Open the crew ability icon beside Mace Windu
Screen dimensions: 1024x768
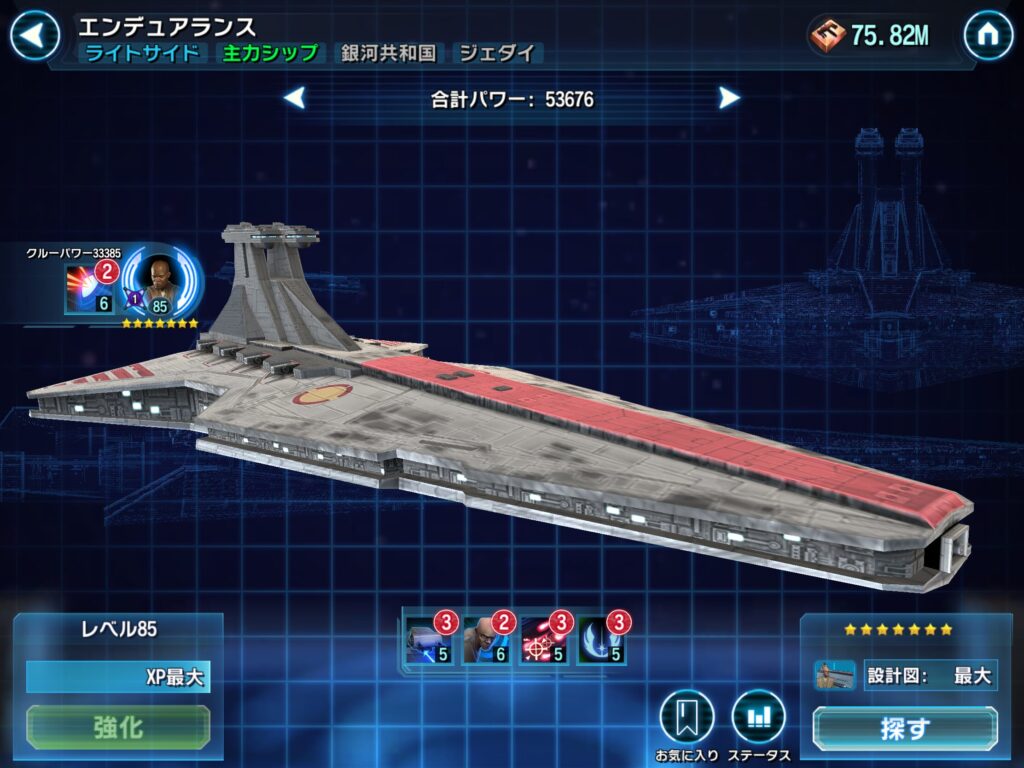(89, 289)
